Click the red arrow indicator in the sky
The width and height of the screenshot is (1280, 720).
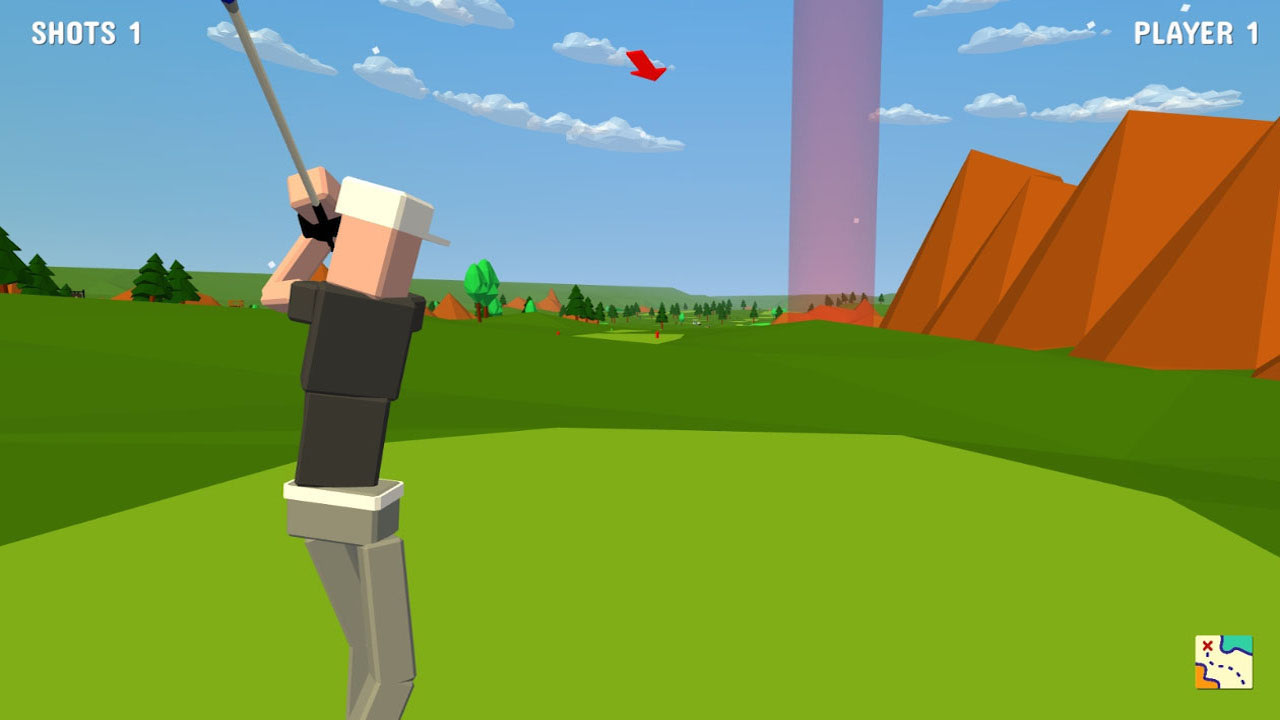pyautogui.click(x=646, y=65)
